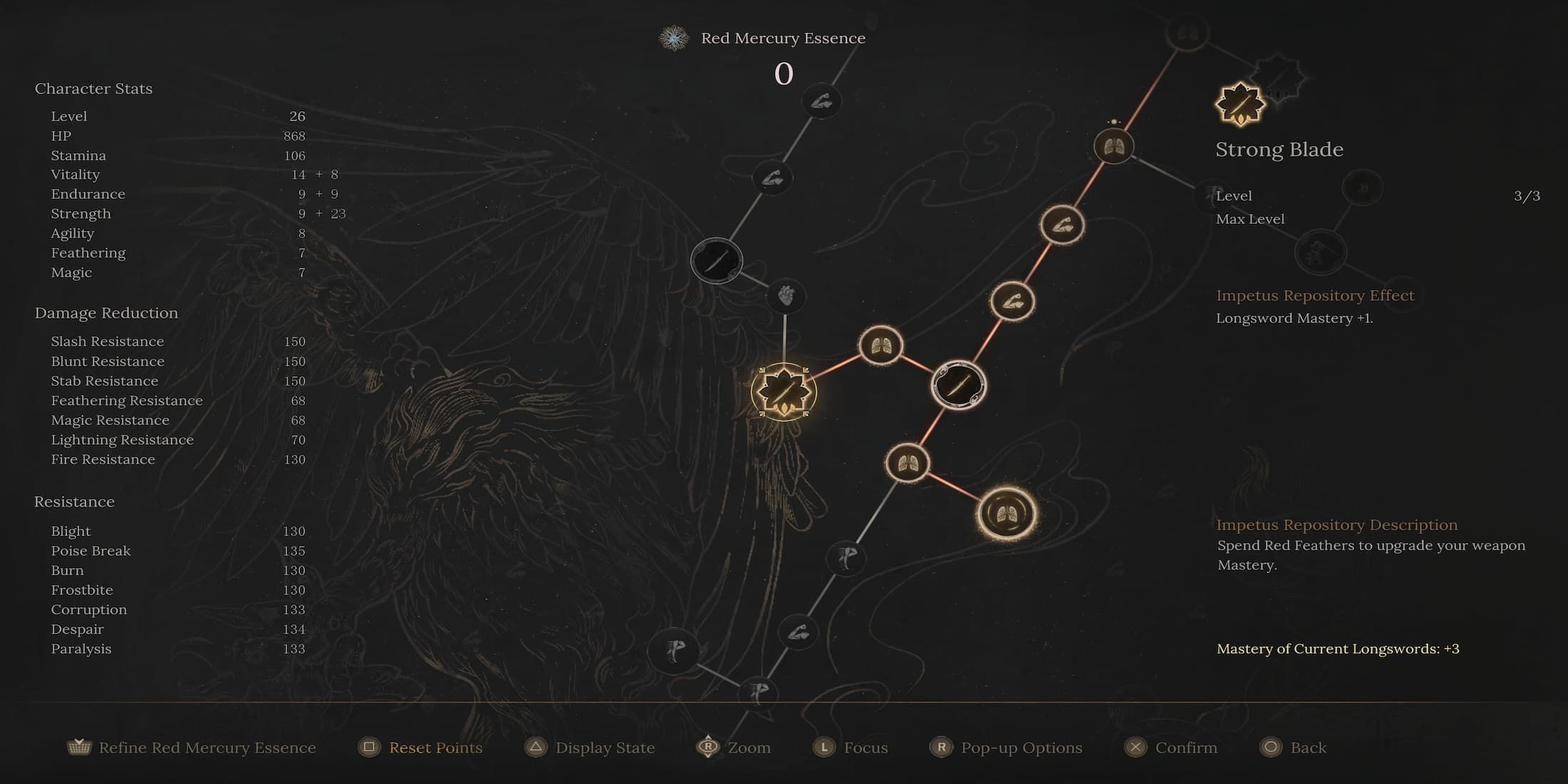The width and height of the screenshot is (1568, 784).
Task: Select the glowing Strong Blade lotus node
Action: (783, 391)
